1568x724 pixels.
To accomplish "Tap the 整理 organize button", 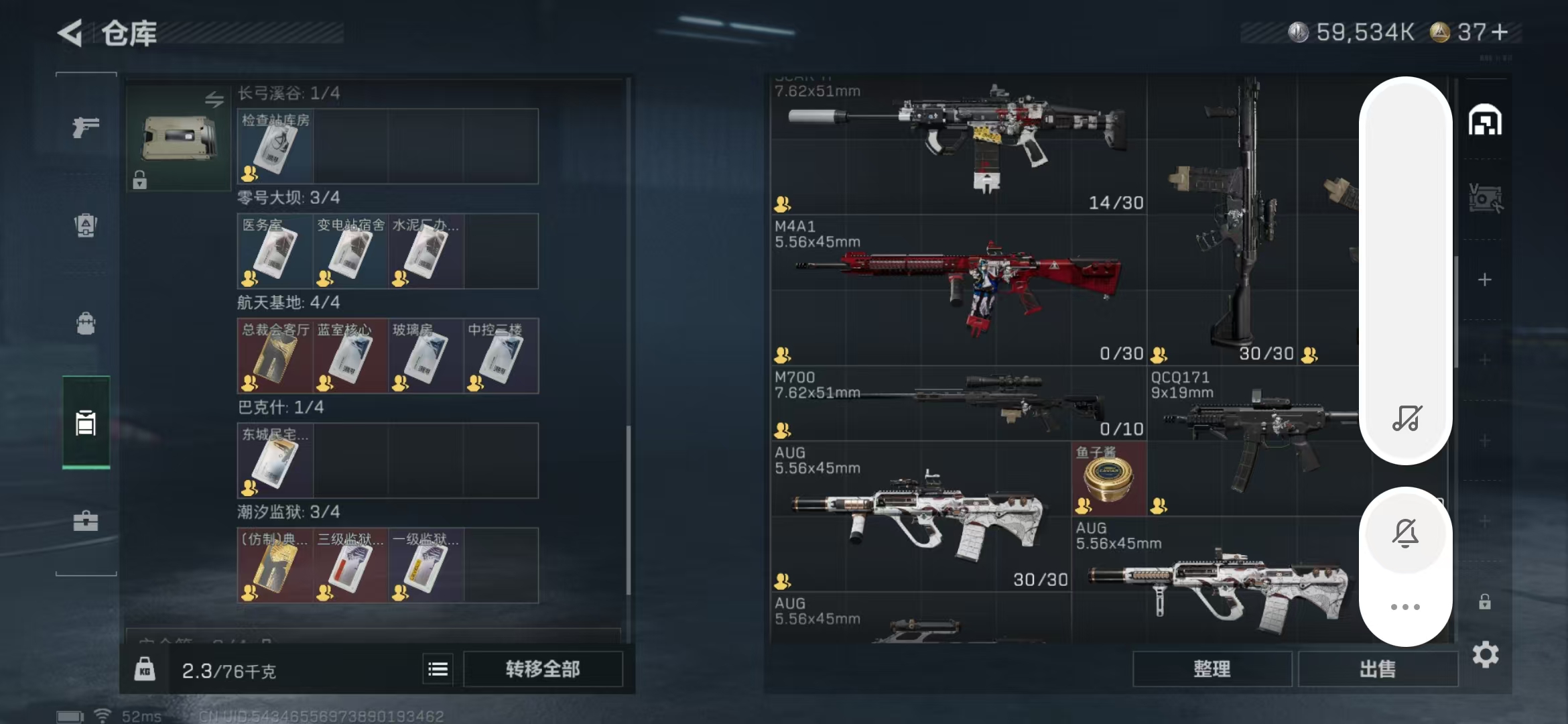I will [1212, 669].
